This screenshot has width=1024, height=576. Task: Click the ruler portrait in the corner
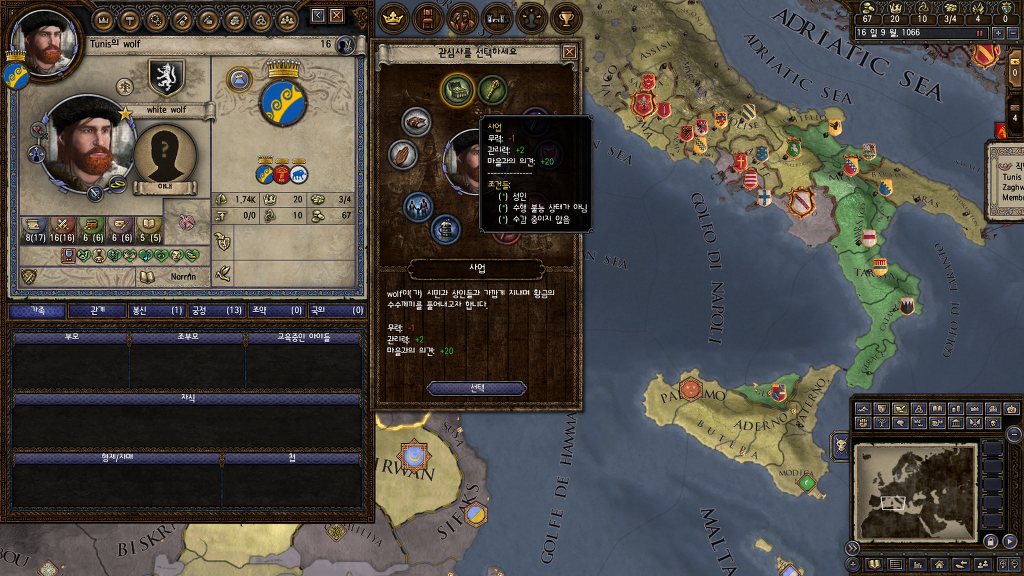(43, 43)
